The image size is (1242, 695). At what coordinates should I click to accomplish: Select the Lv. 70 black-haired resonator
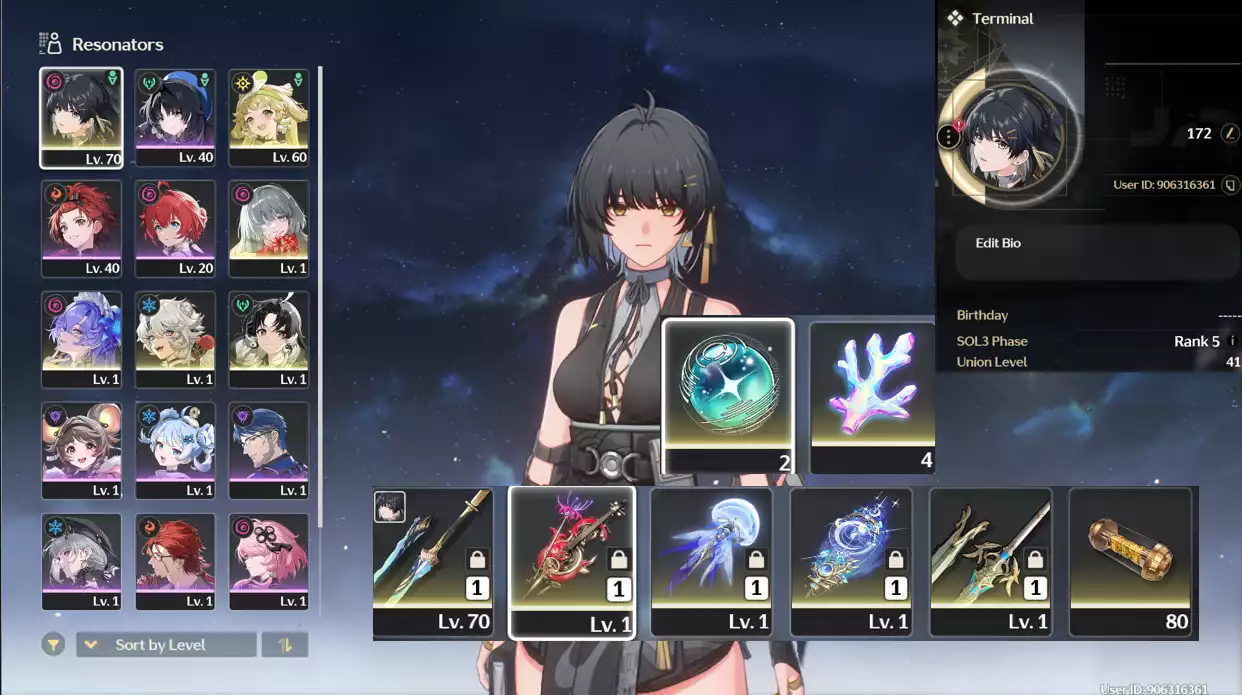(x=81, y=117)
